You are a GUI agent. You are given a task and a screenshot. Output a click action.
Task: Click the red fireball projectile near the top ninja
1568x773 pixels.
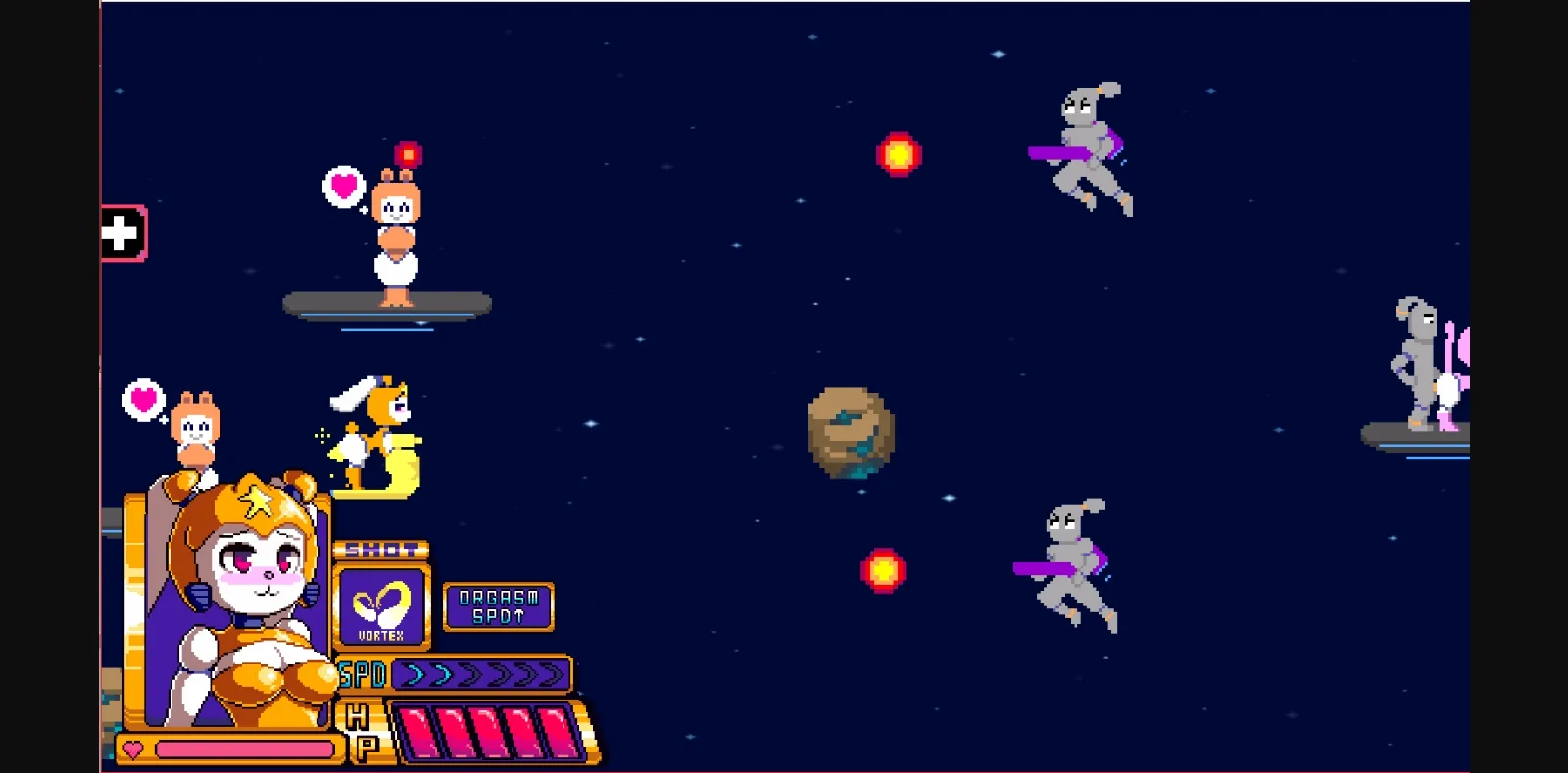pyautogui.click(x=901, y=153)
